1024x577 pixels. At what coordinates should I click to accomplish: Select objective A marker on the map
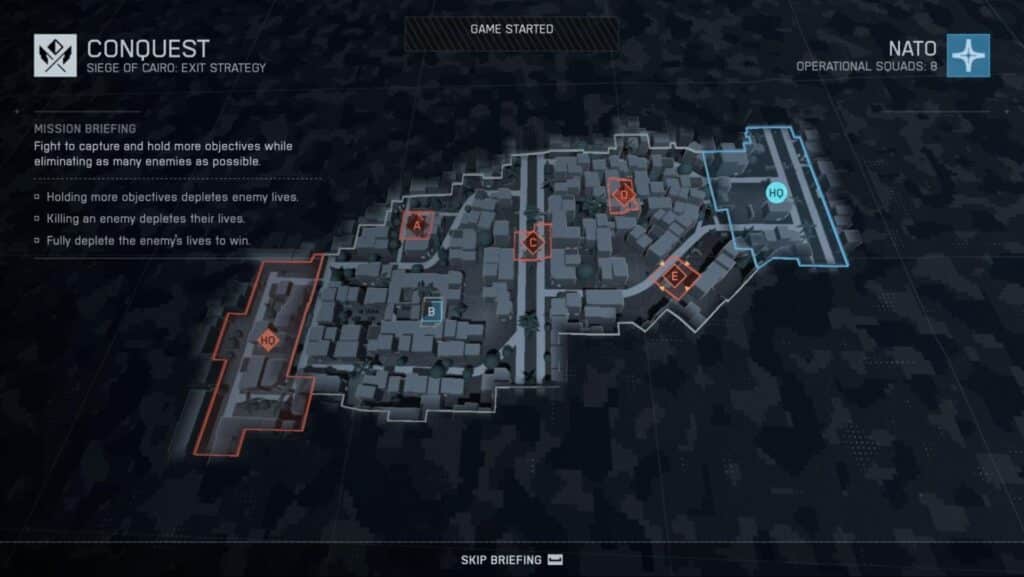417,225
